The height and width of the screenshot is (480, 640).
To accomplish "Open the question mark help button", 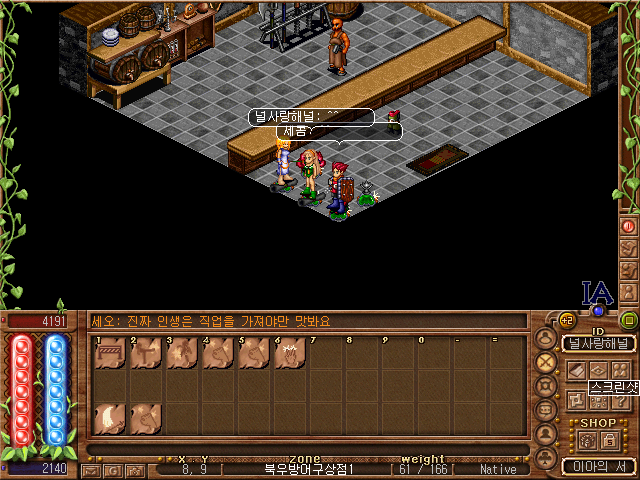I will click(x=599, y=400).
